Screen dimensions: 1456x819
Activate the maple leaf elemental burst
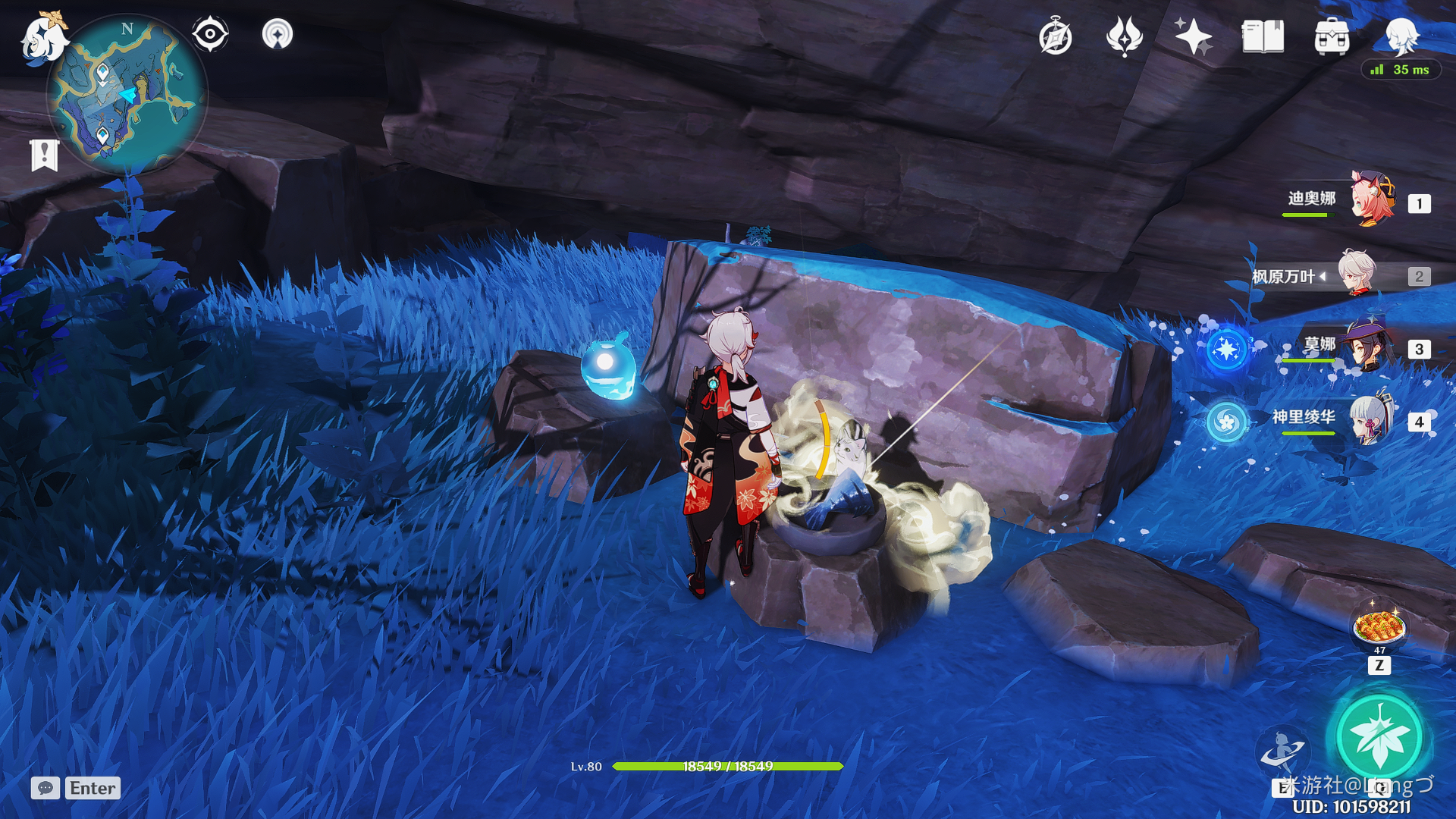[x=1379, y=737]
